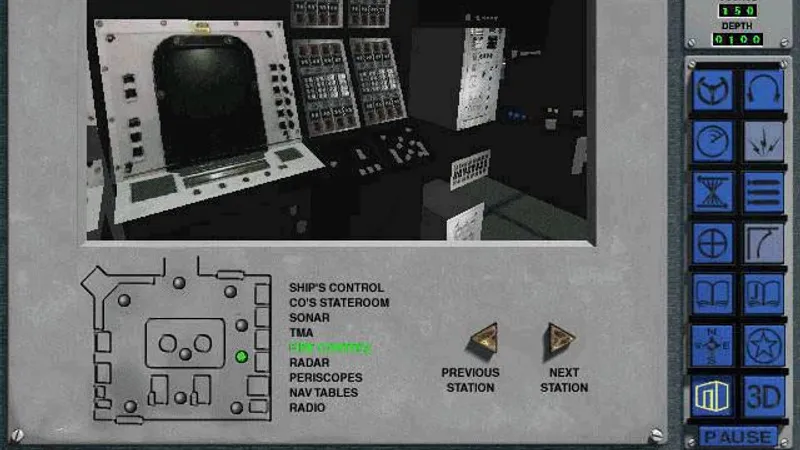Open the steering wheel helm icon
The width and height of the screenshot is (800, 450).
[714, 90]
